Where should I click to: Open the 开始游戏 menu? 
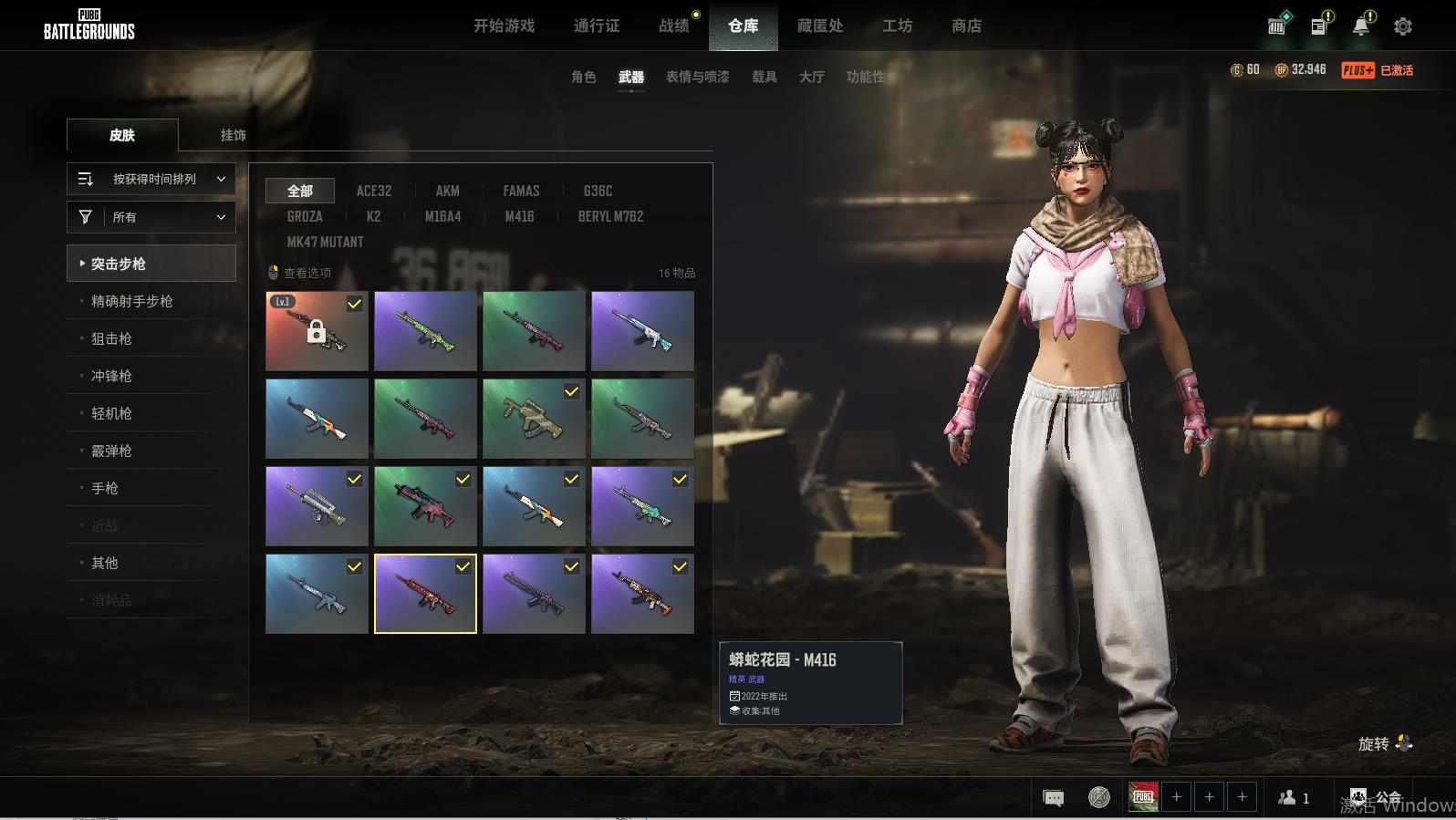tap(504, 26)
